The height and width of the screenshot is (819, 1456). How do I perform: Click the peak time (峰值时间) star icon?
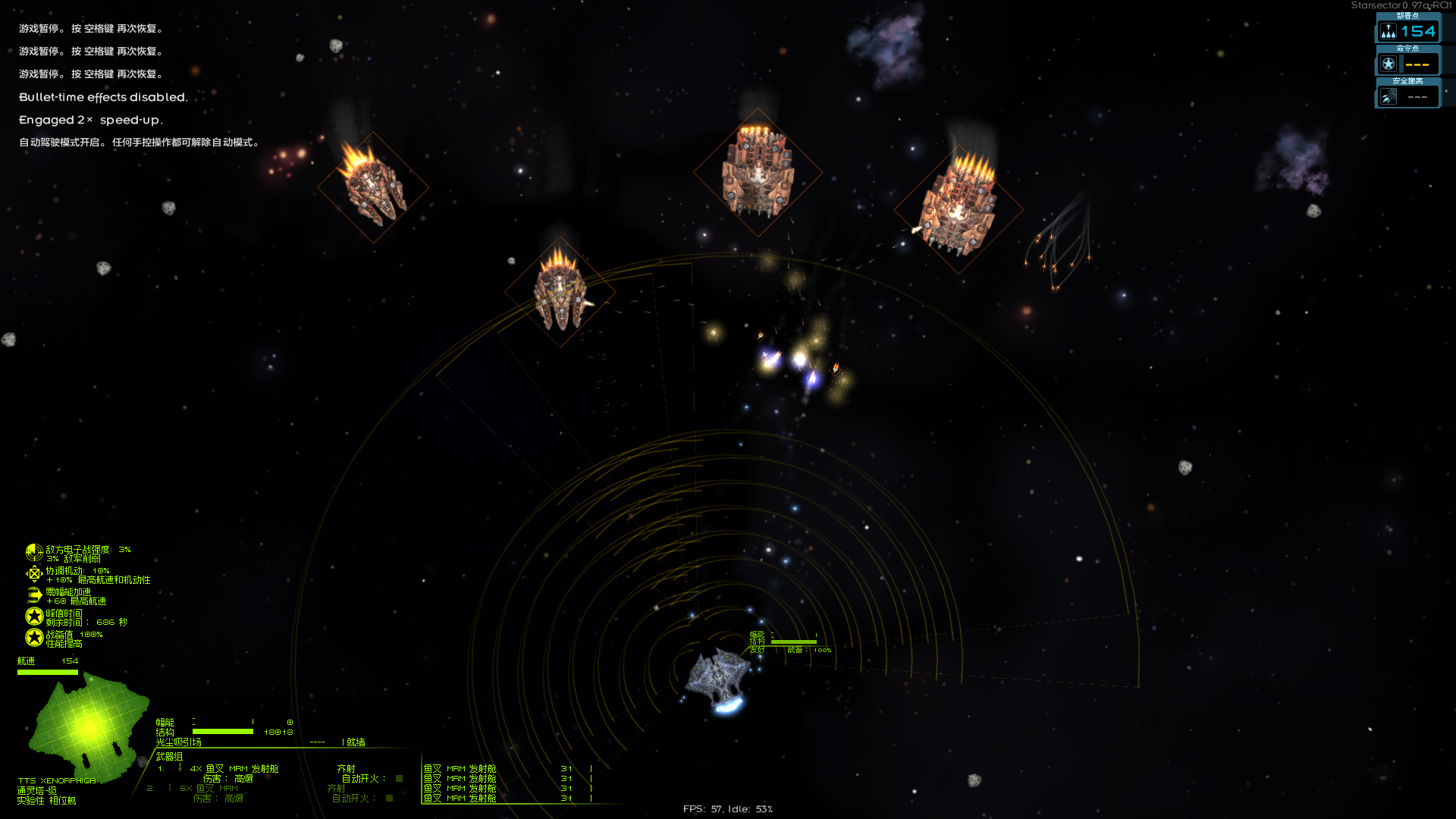[33, 617]
